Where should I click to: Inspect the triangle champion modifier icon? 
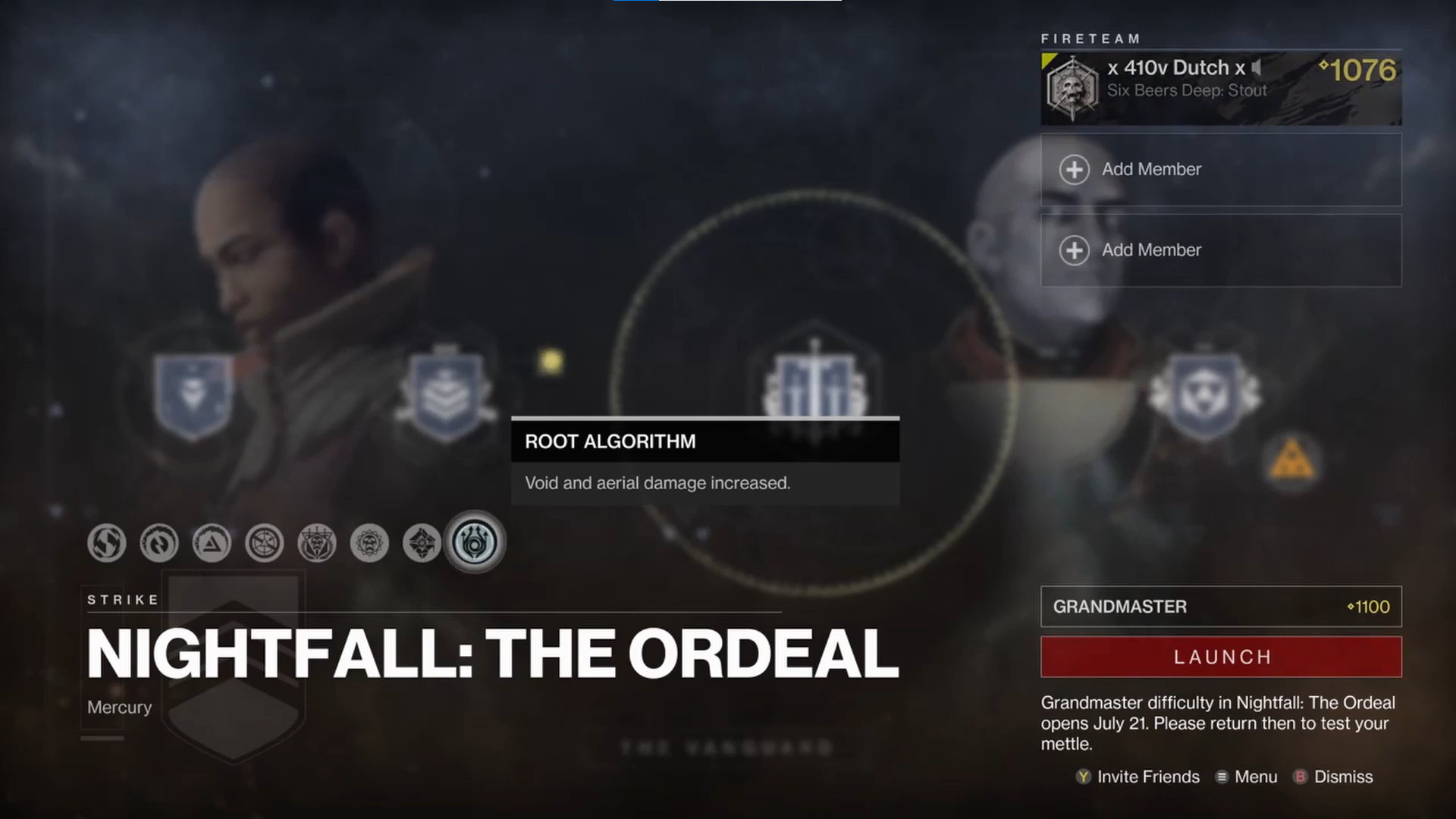(212, 543)
